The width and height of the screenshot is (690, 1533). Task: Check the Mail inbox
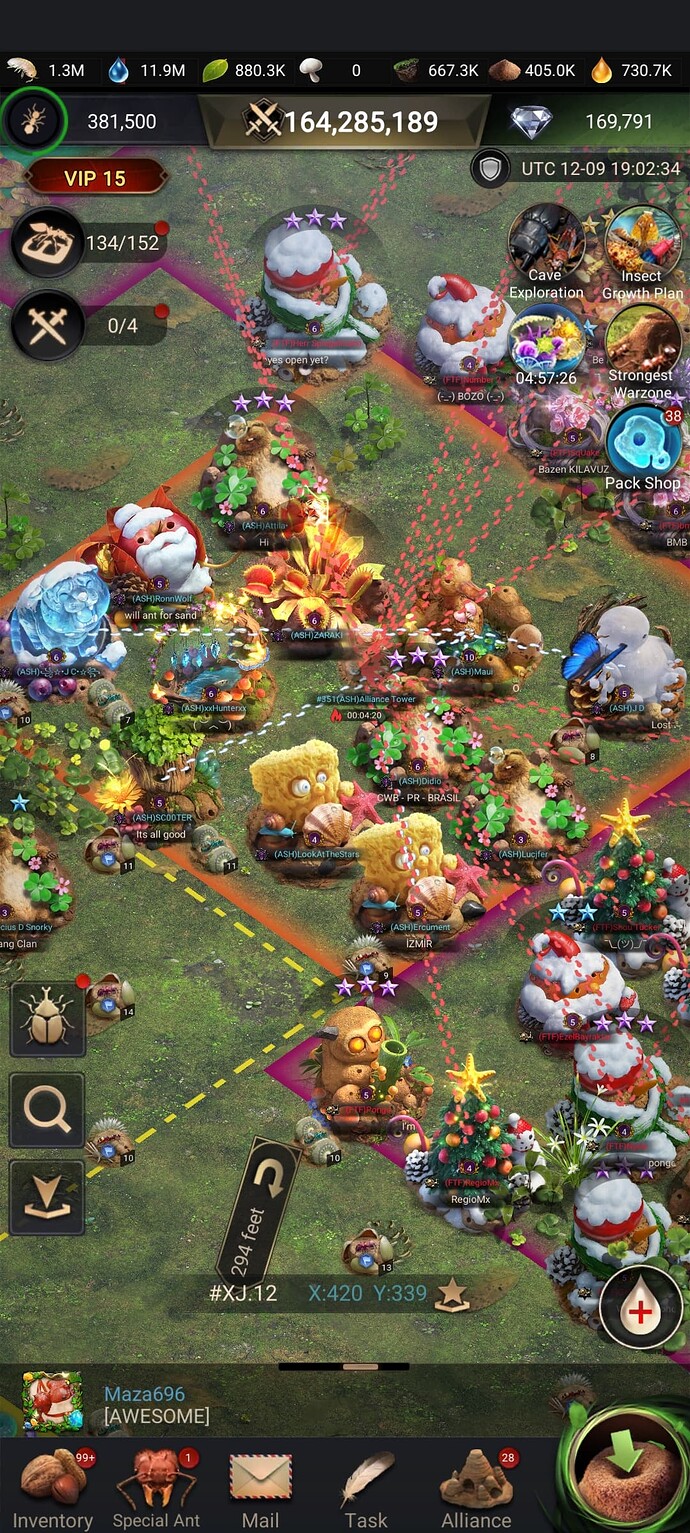260,1490
